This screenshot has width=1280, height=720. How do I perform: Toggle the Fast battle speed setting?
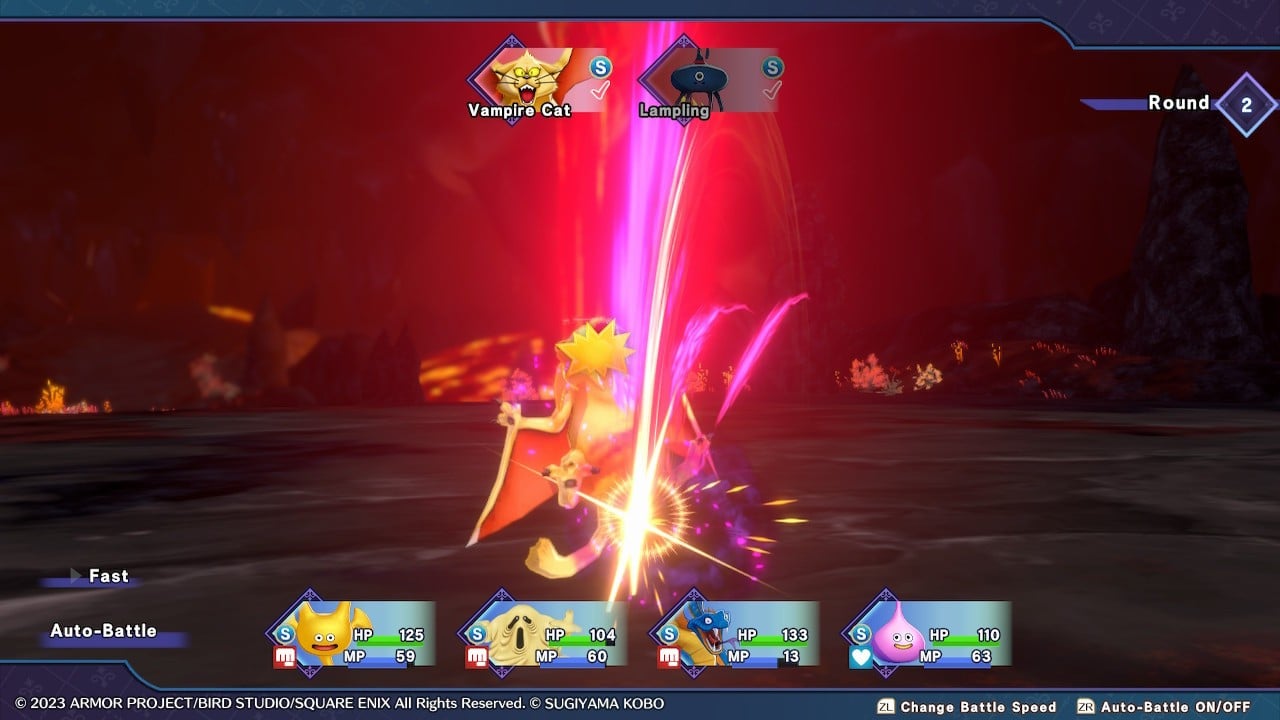(x=107, y=576)
